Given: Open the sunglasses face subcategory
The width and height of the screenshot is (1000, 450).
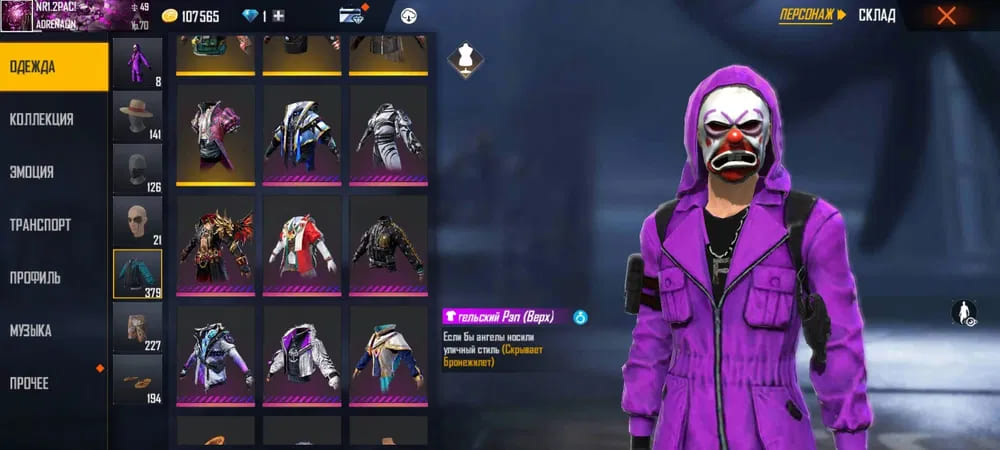Looking at the screenshot, I should [137, 221].
